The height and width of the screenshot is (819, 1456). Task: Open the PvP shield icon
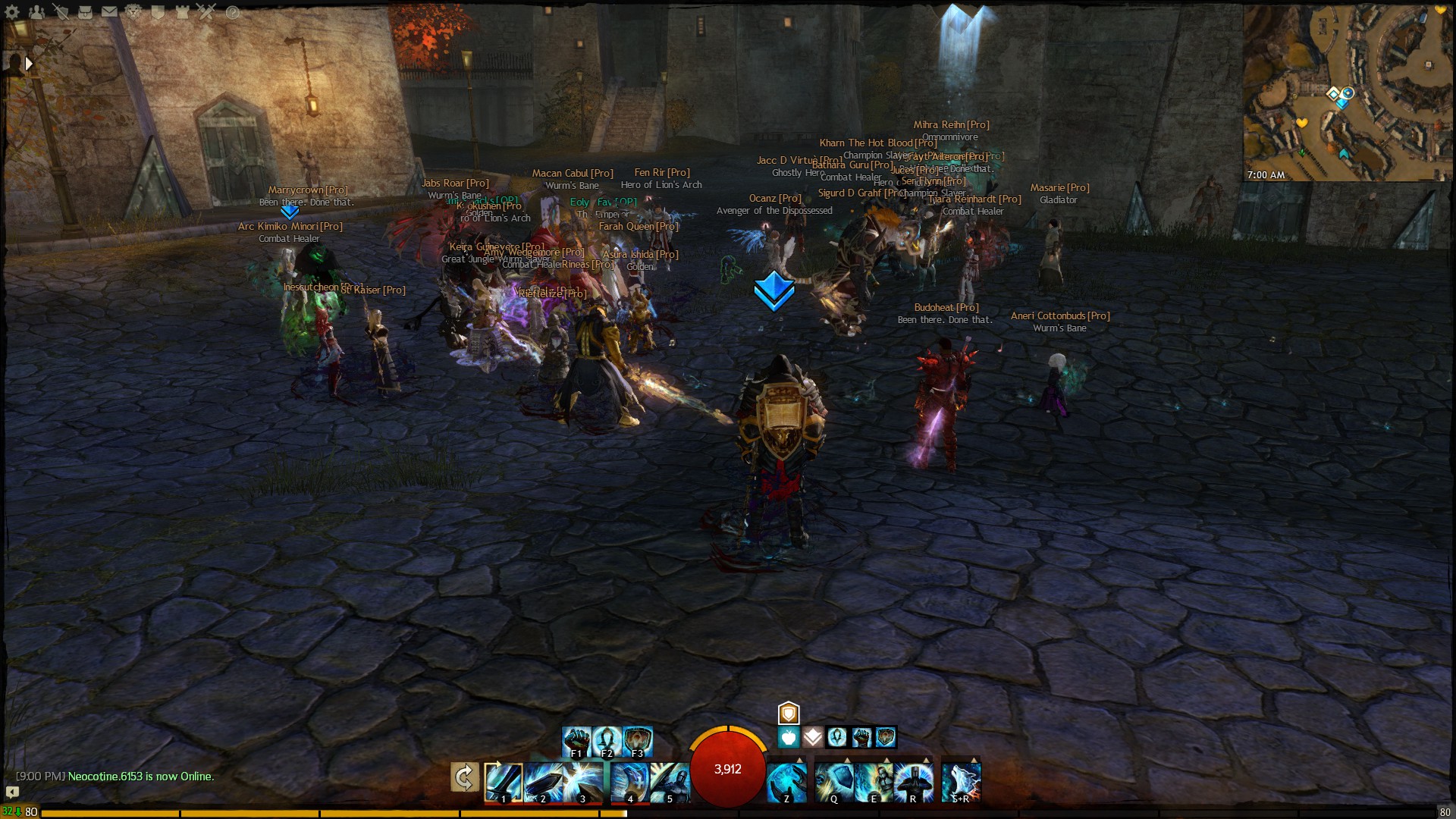click(158, 12)
